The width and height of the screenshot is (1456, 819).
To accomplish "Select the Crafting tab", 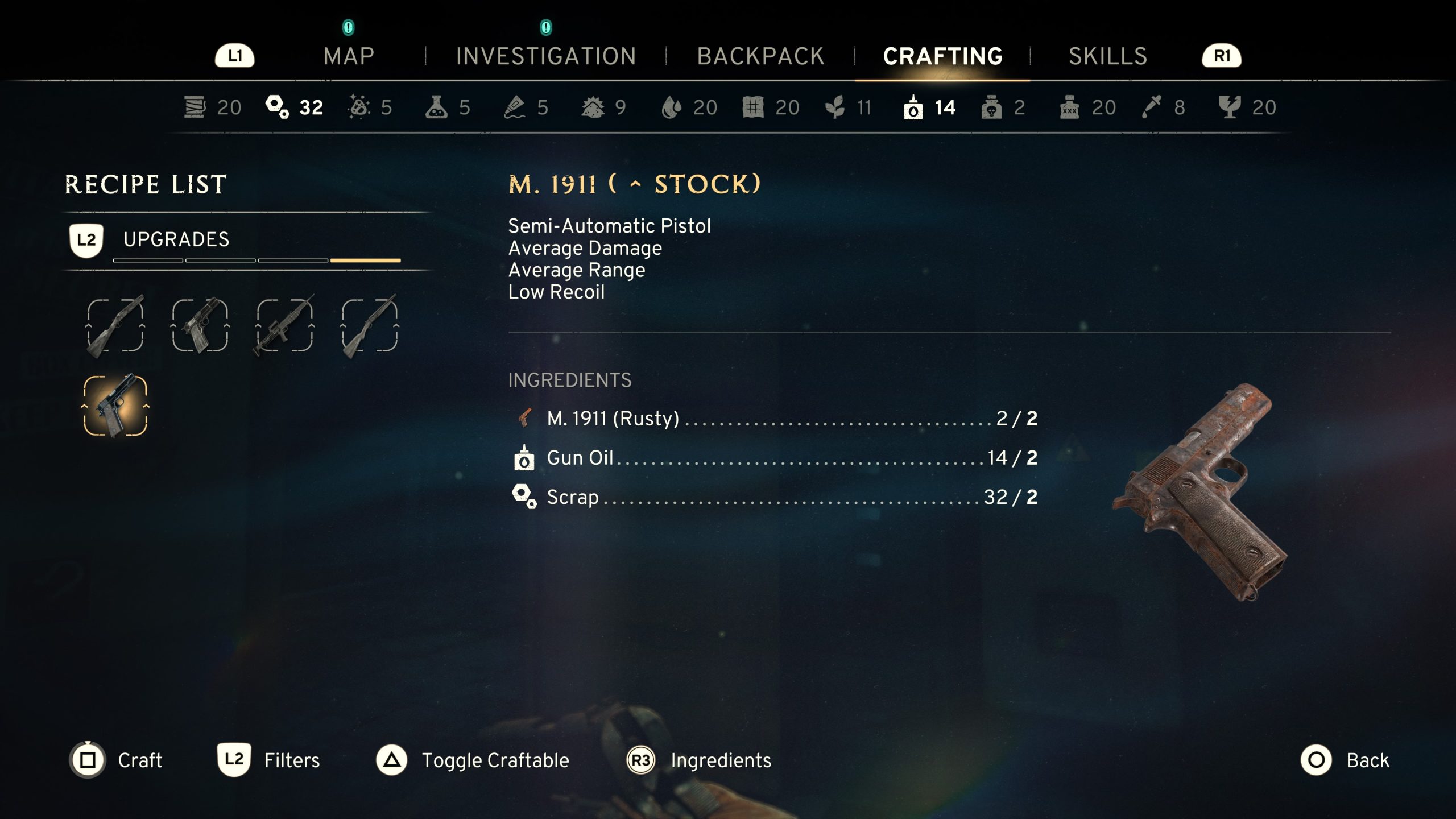I will 942,56.
